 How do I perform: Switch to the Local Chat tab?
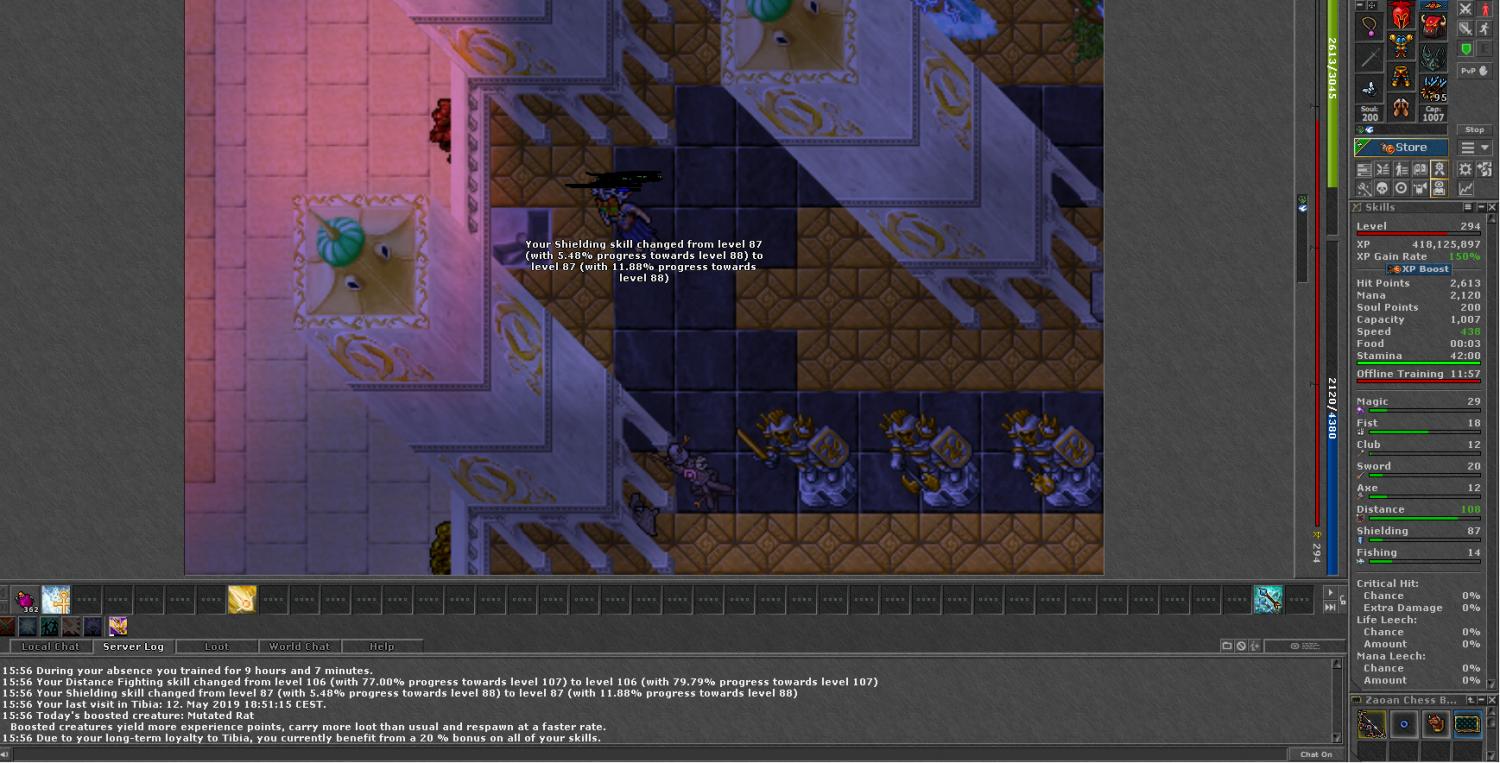[50, 647]
